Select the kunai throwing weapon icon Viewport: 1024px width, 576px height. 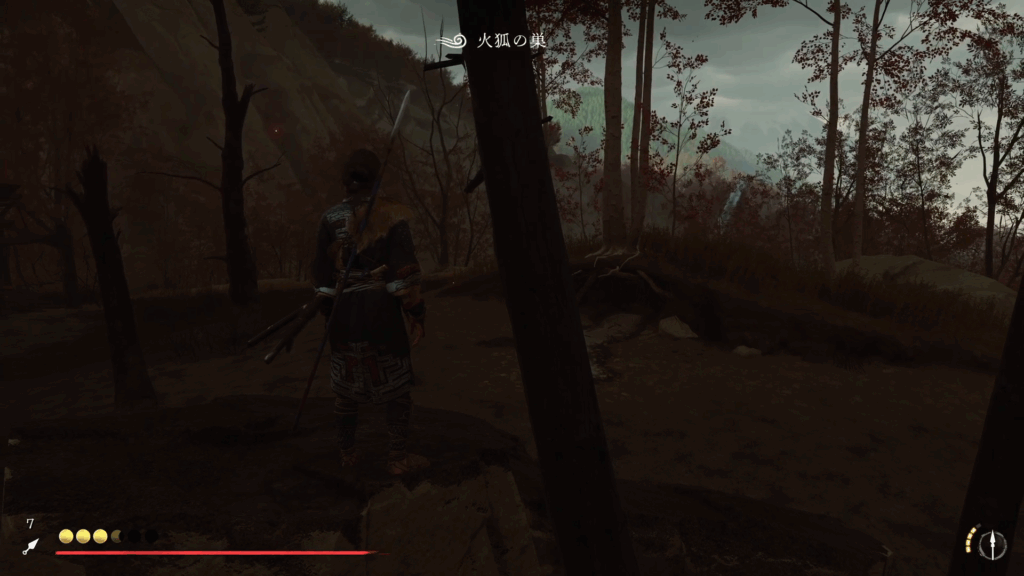(31, 545)
